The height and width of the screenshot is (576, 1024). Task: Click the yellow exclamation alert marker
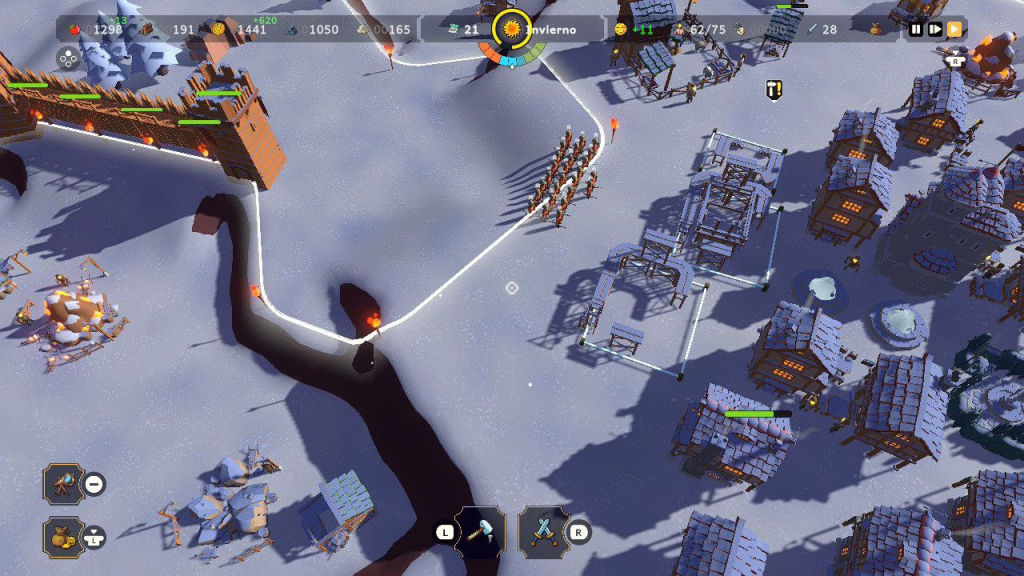pyautogui.click(x=773, y=90)
